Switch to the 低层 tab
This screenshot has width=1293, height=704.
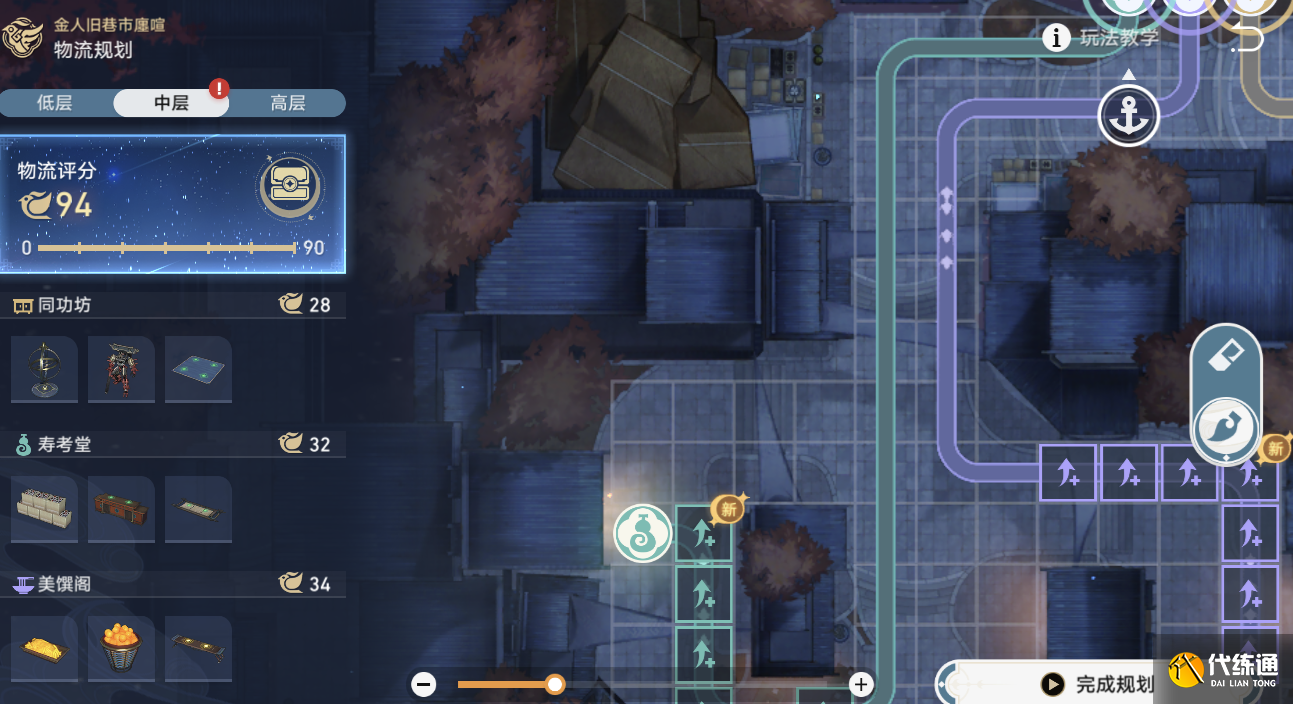55,103
